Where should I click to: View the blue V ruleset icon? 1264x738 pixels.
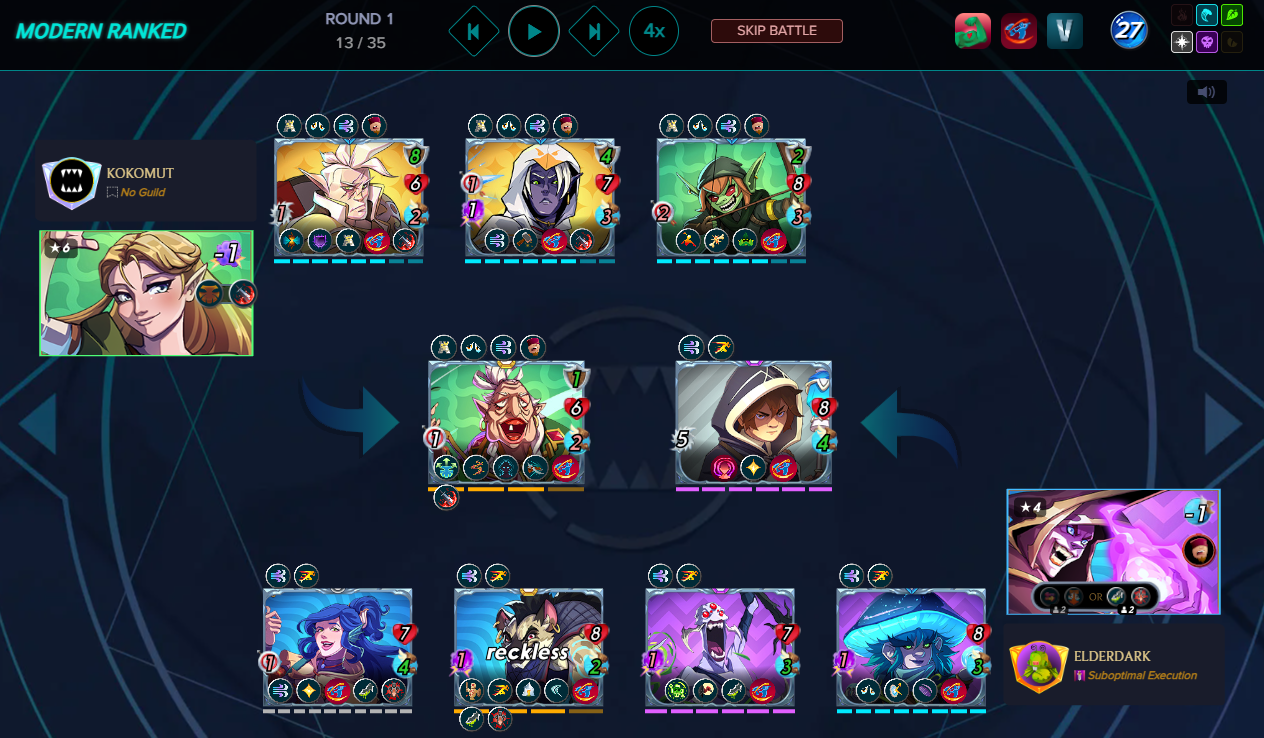tap(1065, 31)
